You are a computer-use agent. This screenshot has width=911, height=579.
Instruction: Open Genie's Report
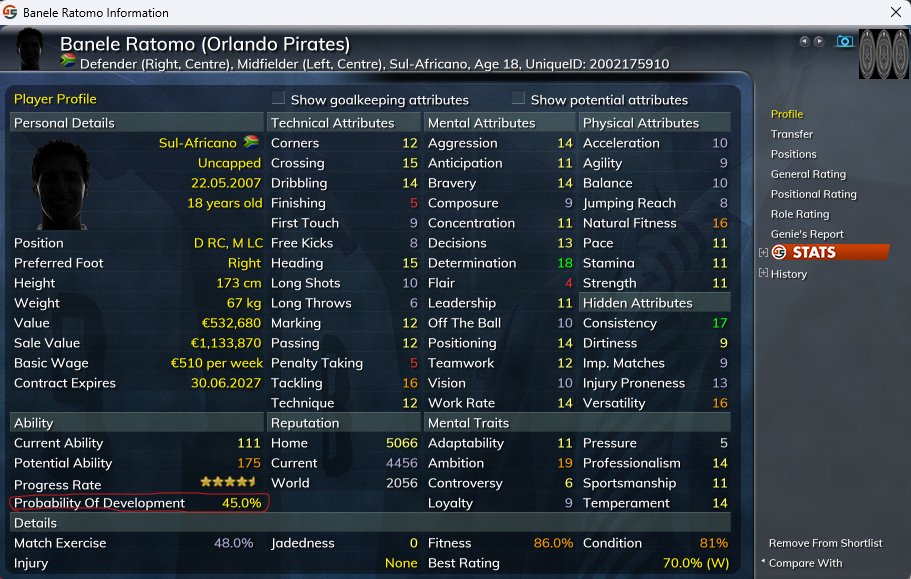807,234
